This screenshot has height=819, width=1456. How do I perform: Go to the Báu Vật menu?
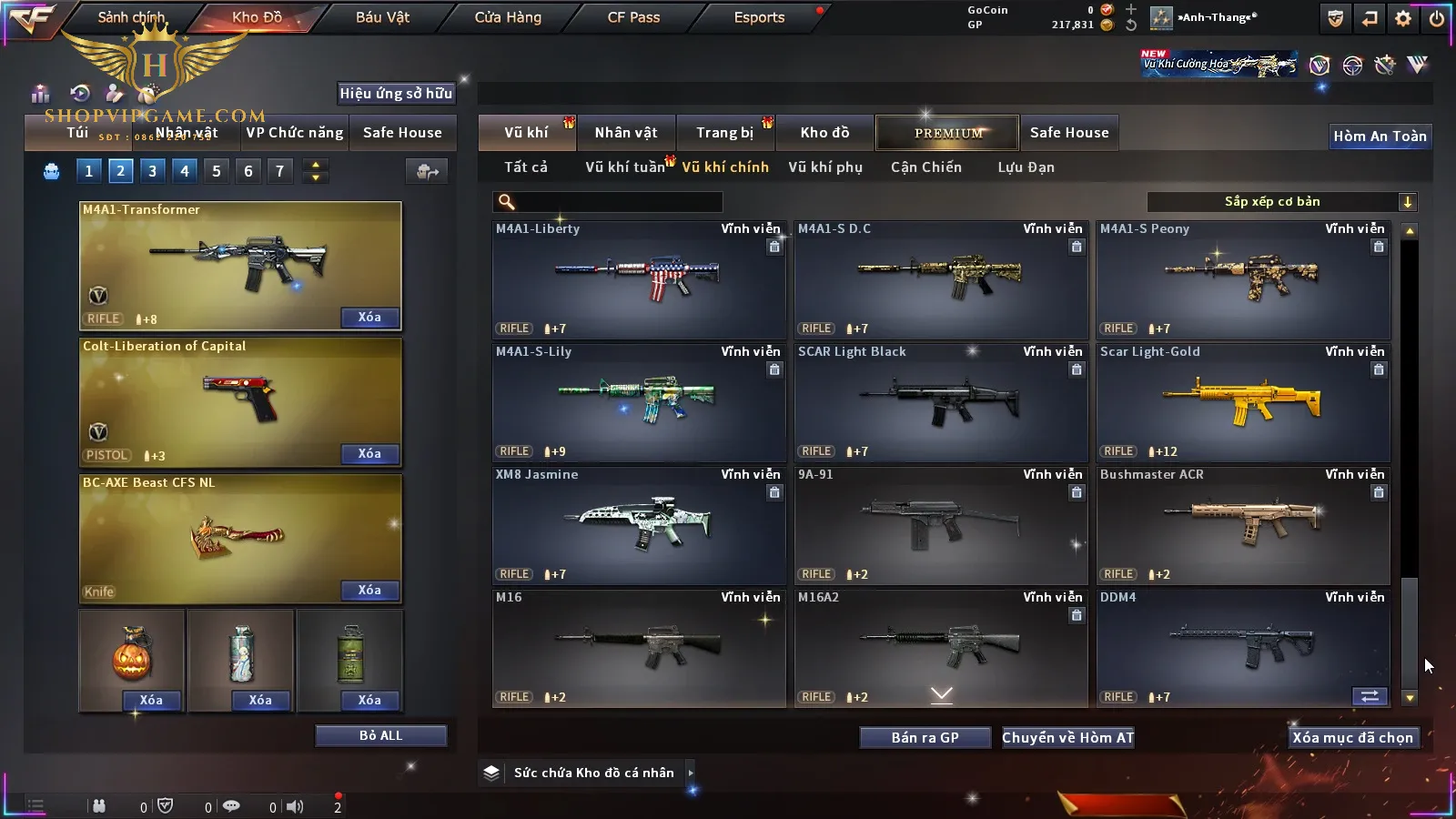[382, 17]
